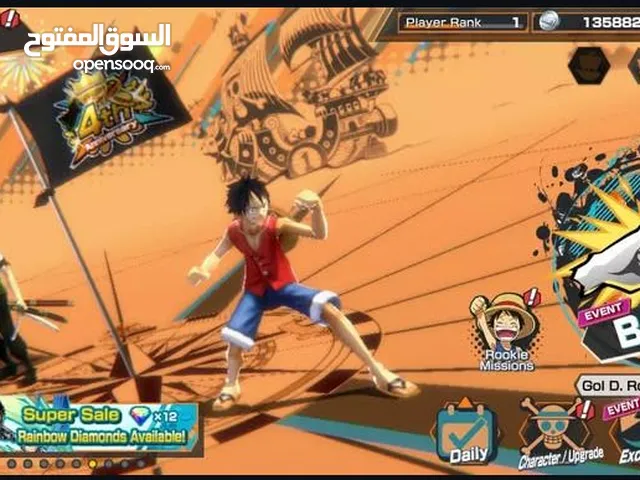Open the Gol D. Roger label
Image resolution: width=640 pixels, height=480 pixels.
pos(606,385)
